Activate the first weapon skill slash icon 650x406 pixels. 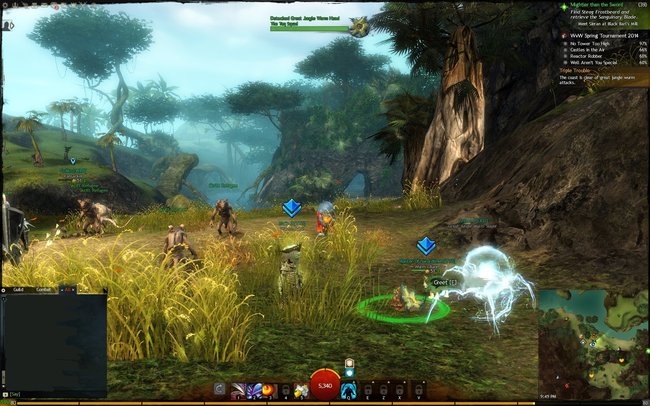238,389
